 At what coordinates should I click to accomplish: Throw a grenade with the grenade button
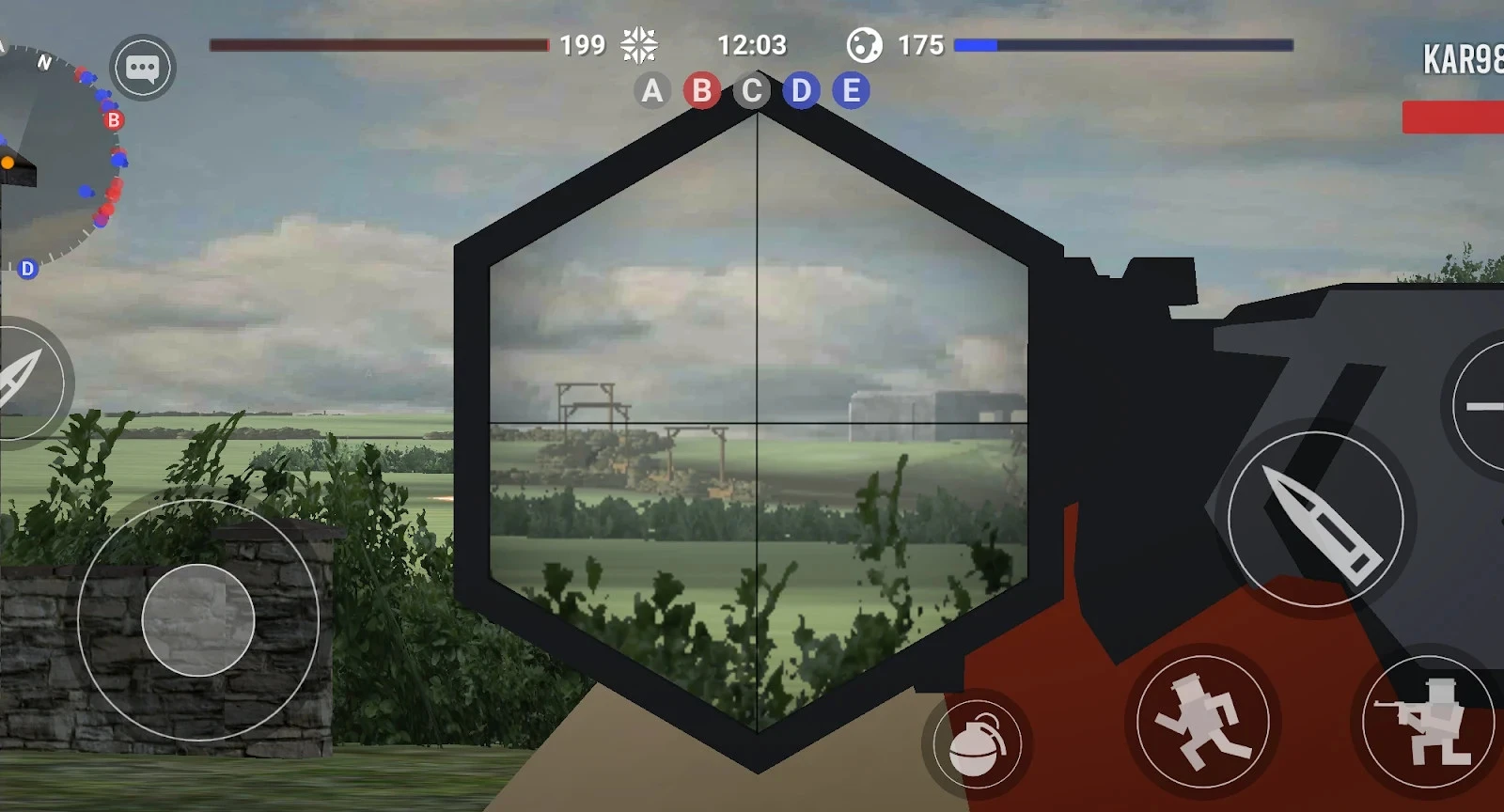[977, 744]
